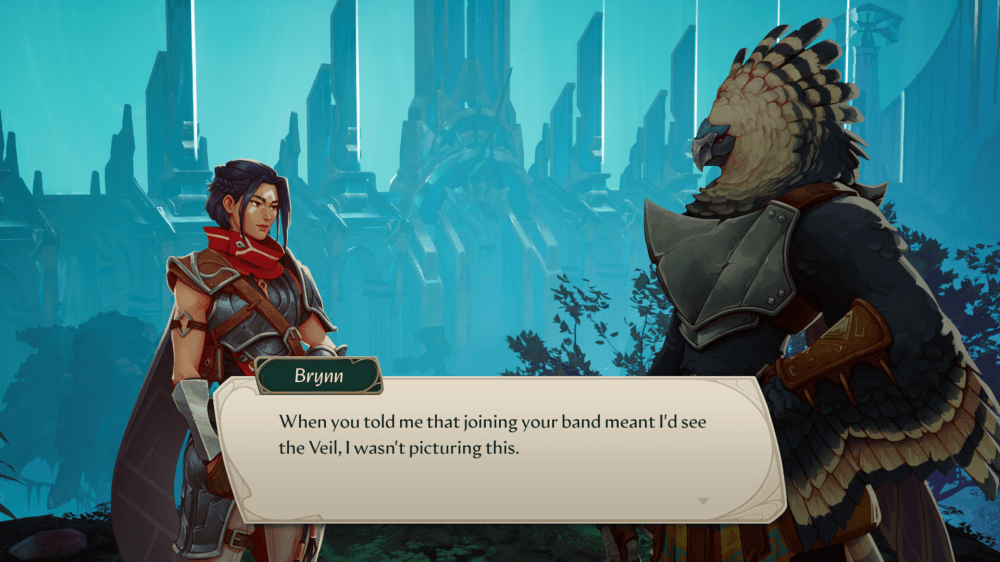1000x562 pixels.
Task: Advance dialogue using the small continue arrow
Action: coord(703,500)
